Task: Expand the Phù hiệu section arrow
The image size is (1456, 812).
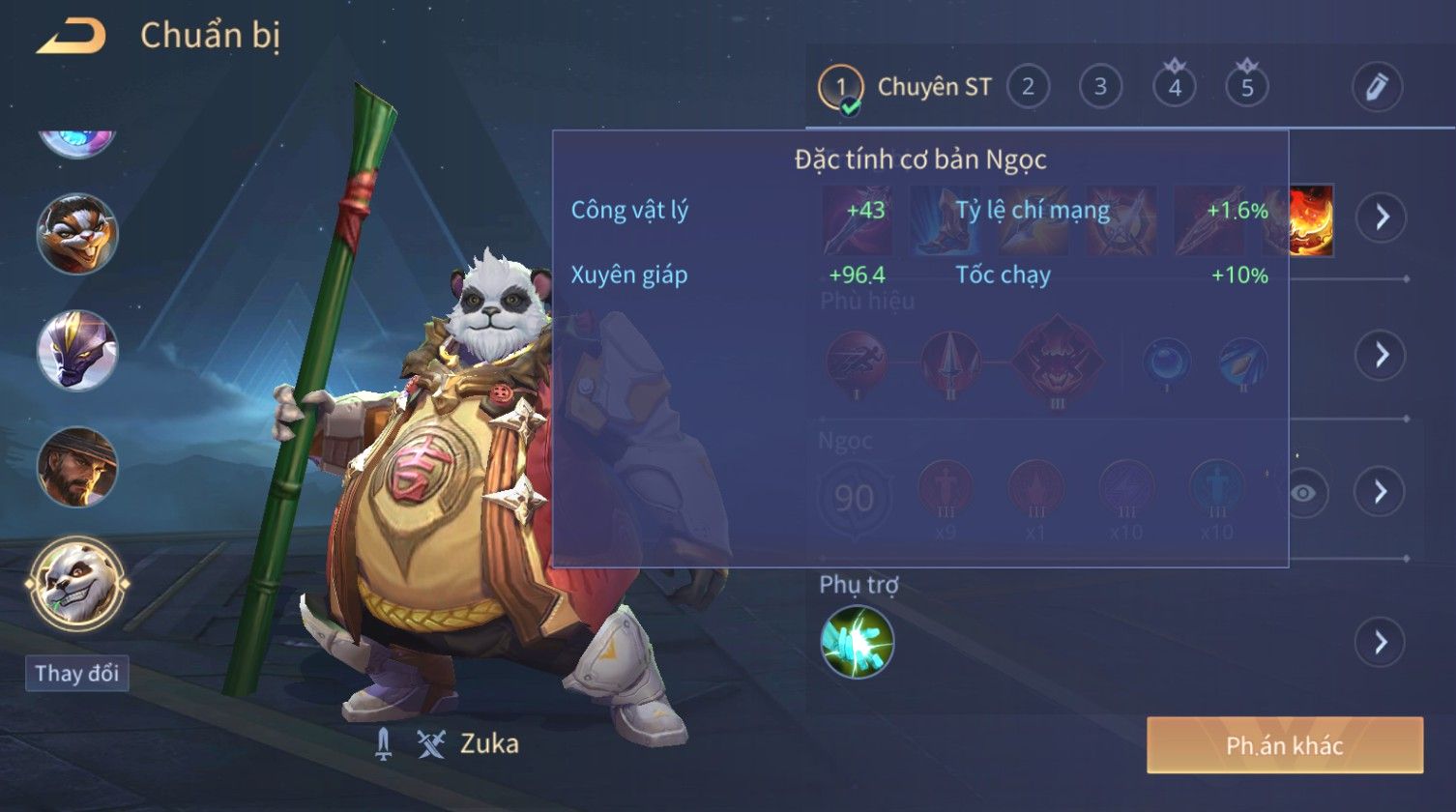Action: (x=1381, y=355)
